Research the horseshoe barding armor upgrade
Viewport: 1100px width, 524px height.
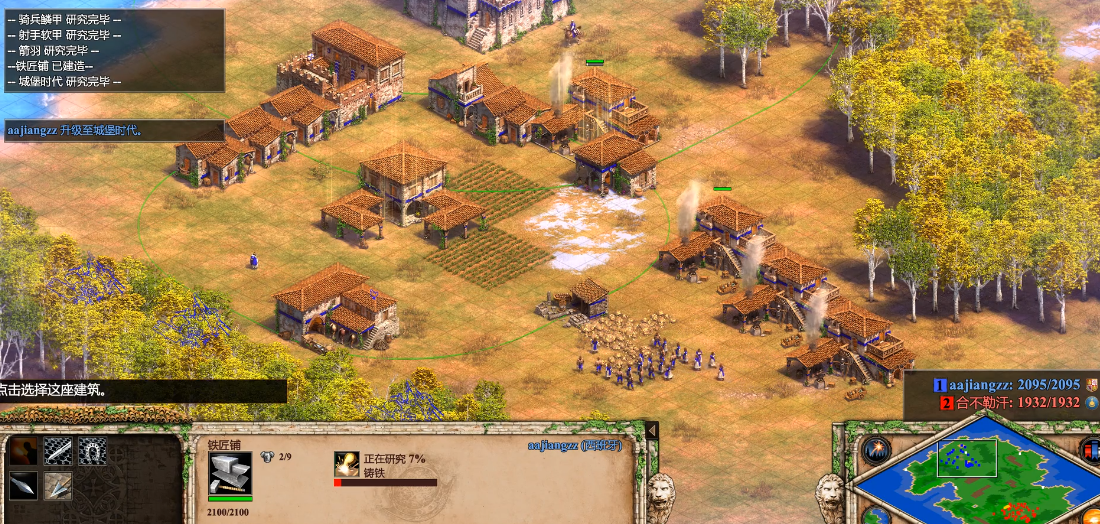(92, 451)
